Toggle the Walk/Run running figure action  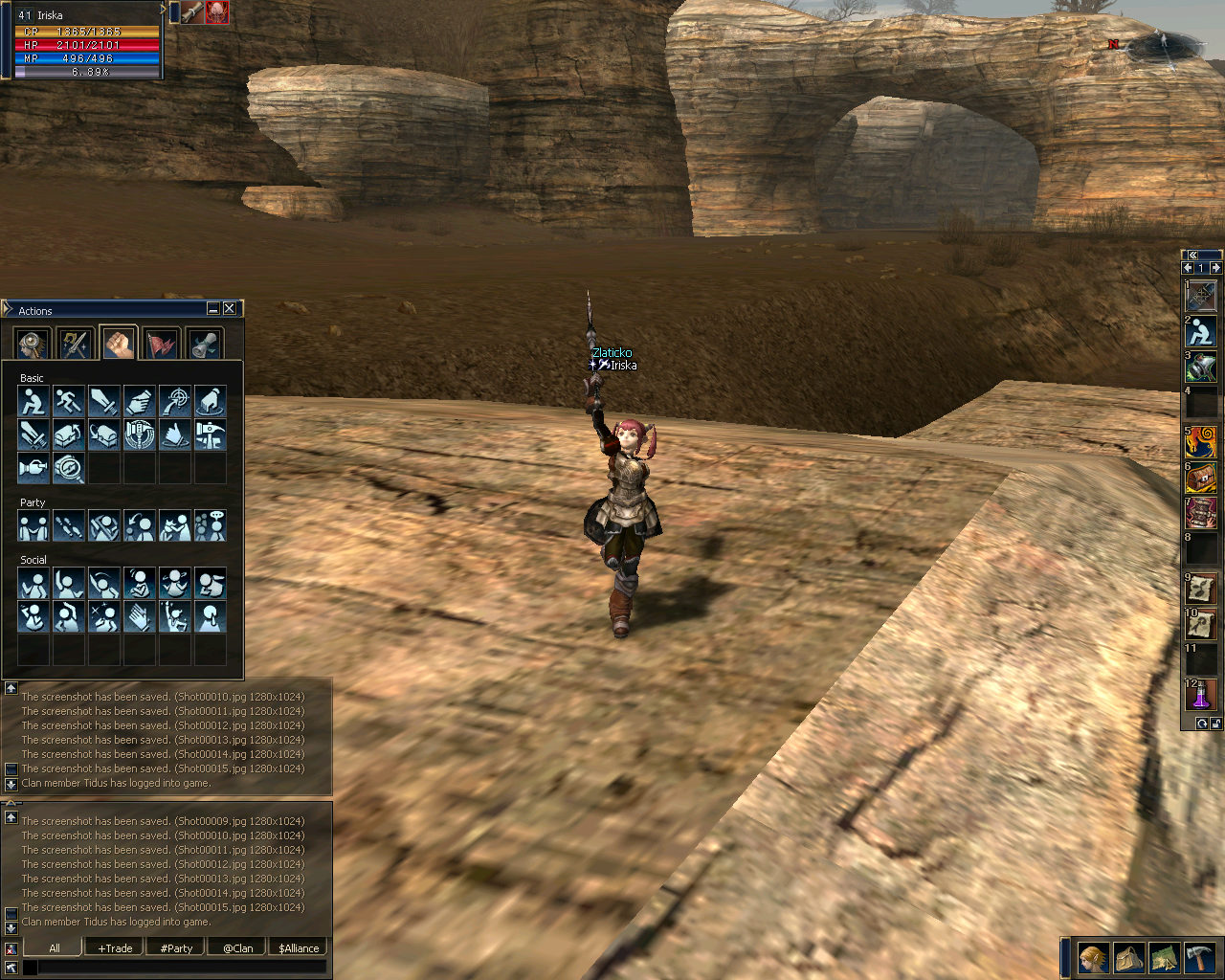click(68, 400)
